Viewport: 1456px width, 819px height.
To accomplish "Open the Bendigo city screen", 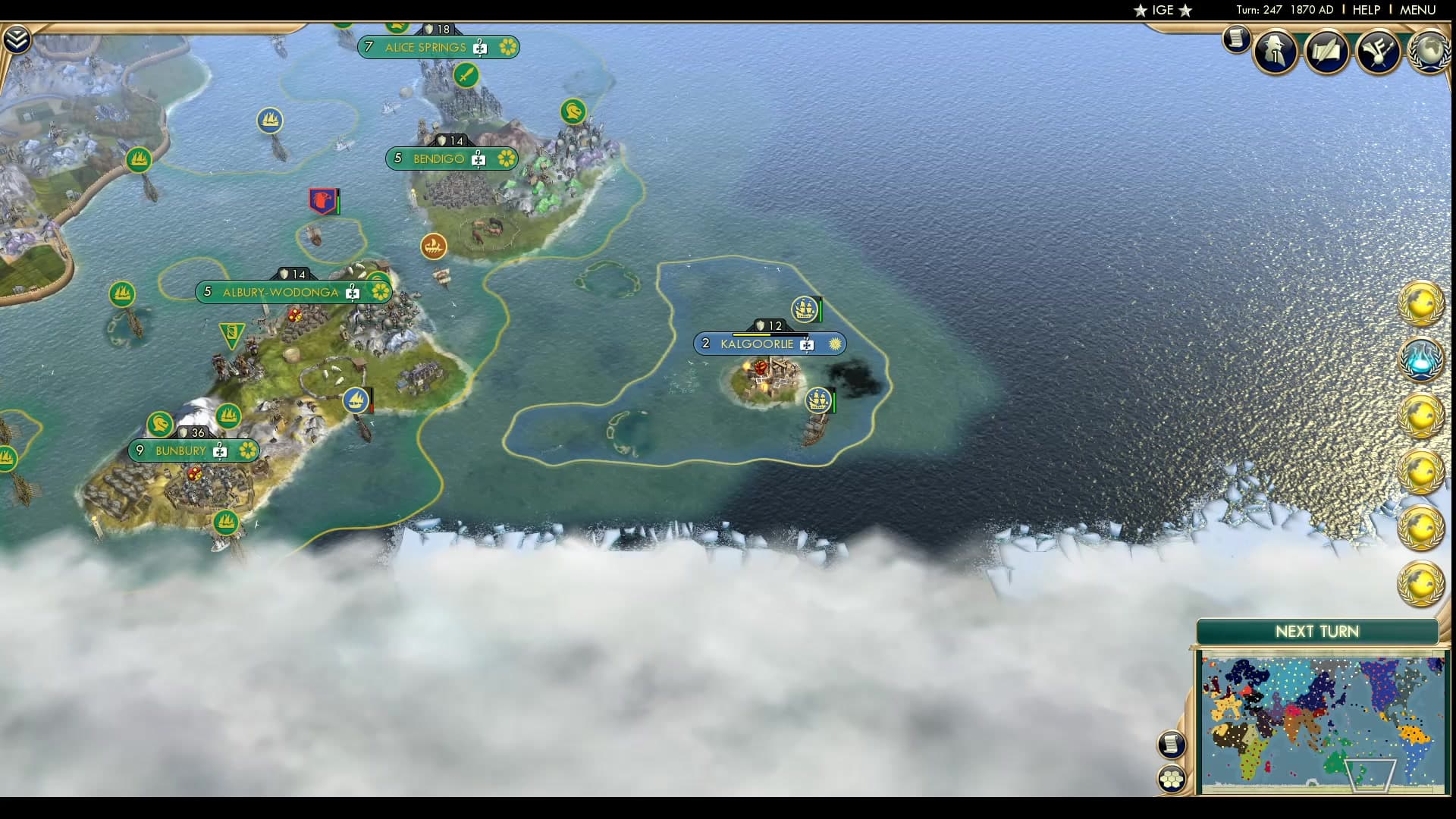I will point(438,159).
